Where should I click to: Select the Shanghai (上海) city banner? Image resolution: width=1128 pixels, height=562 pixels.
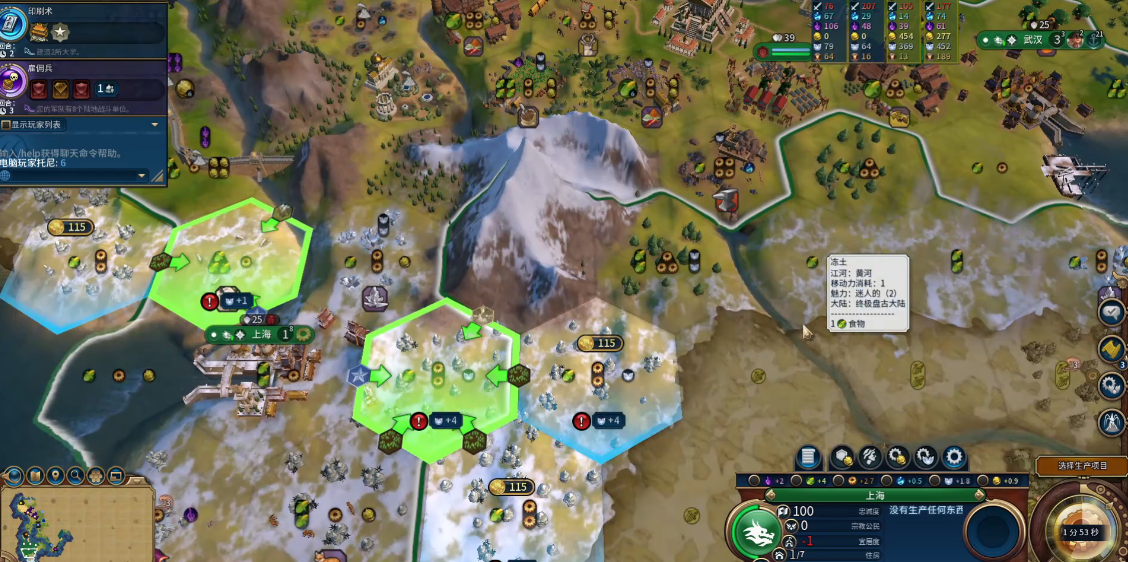260,334
